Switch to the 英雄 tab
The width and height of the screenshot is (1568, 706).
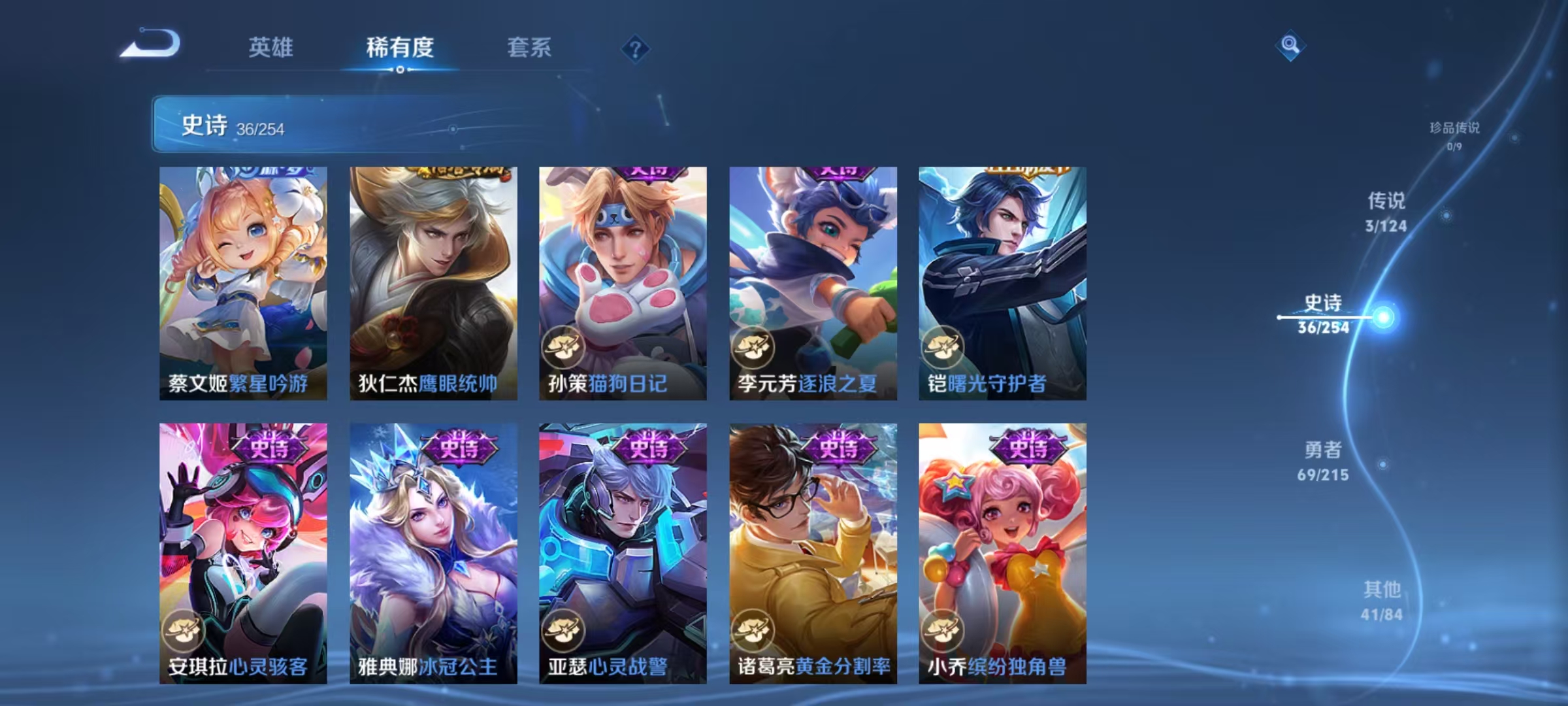(x=271, y=47)
